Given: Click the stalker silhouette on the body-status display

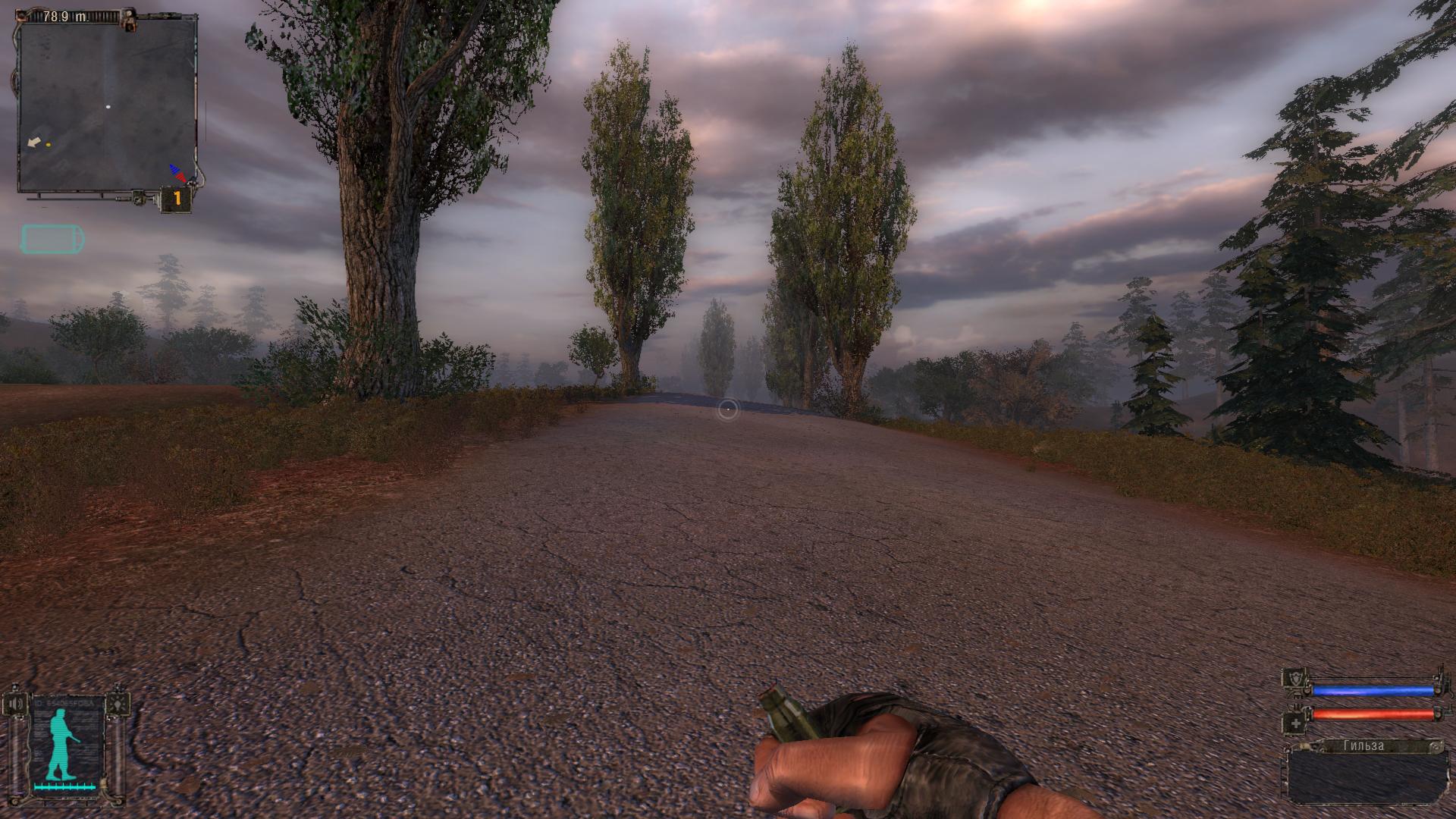Looking at the screenshot, I should click(61, 742).
